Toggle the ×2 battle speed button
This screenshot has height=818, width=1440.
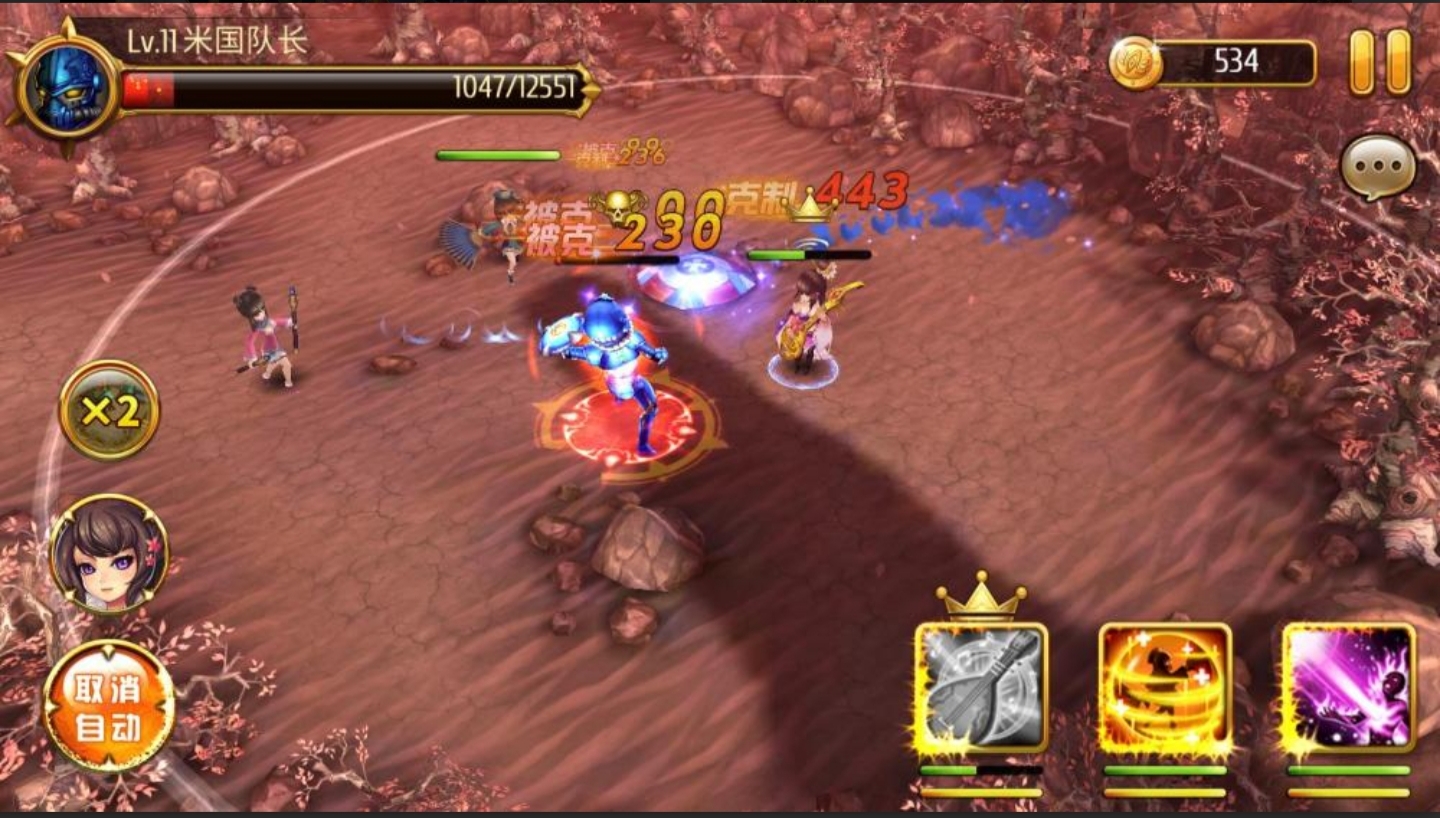[x=109, y=410]
